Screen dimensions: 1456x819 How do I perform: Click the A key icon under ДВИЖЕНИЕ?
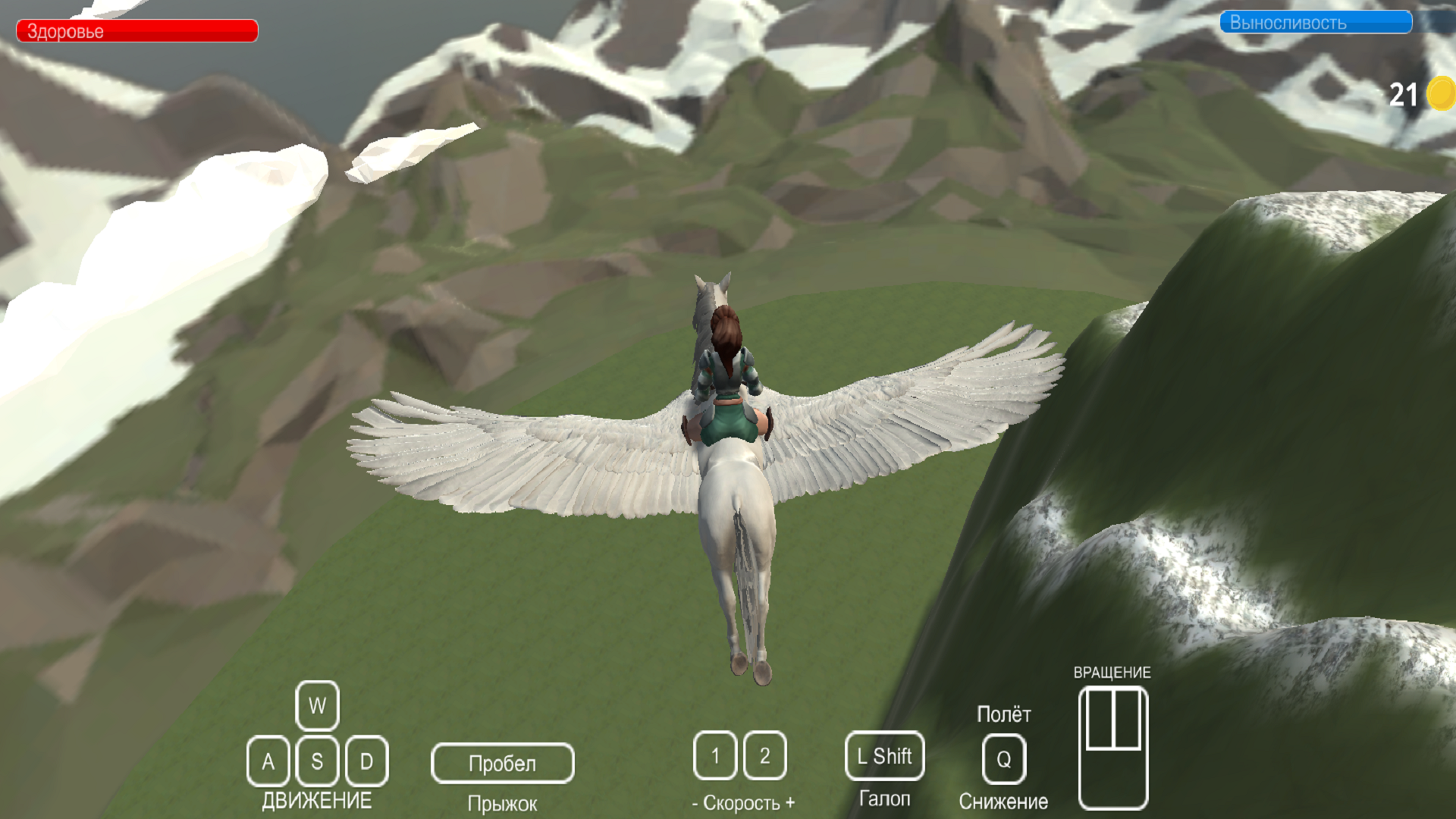pos(268,761)
